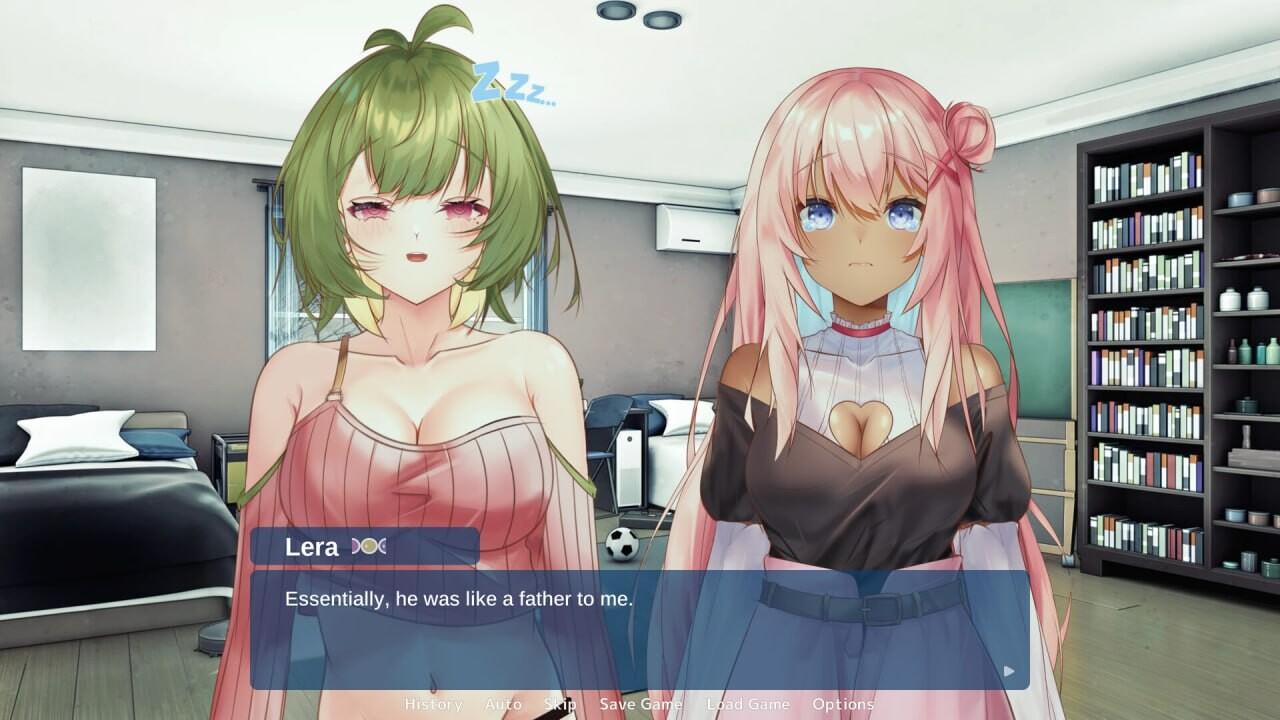
Task: Open the Load Game screen
Action: [748, 704]
